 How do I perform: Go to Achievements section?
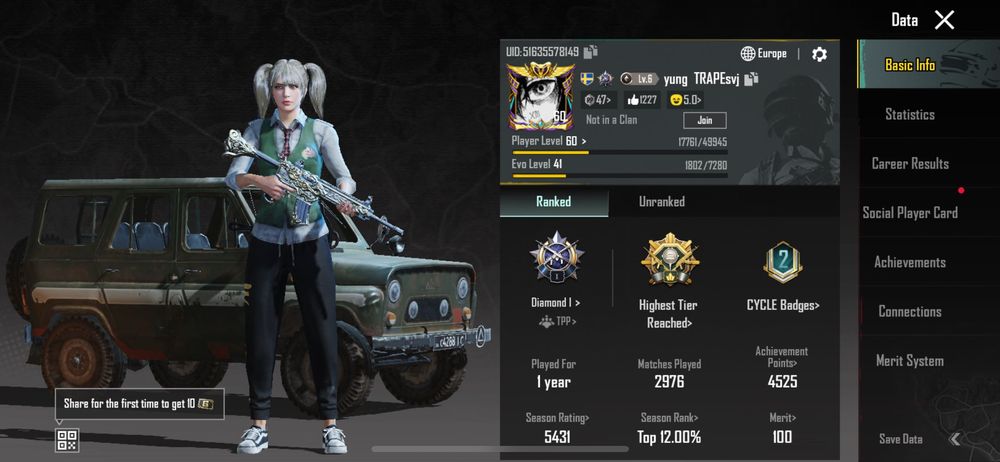click(910, 262)
